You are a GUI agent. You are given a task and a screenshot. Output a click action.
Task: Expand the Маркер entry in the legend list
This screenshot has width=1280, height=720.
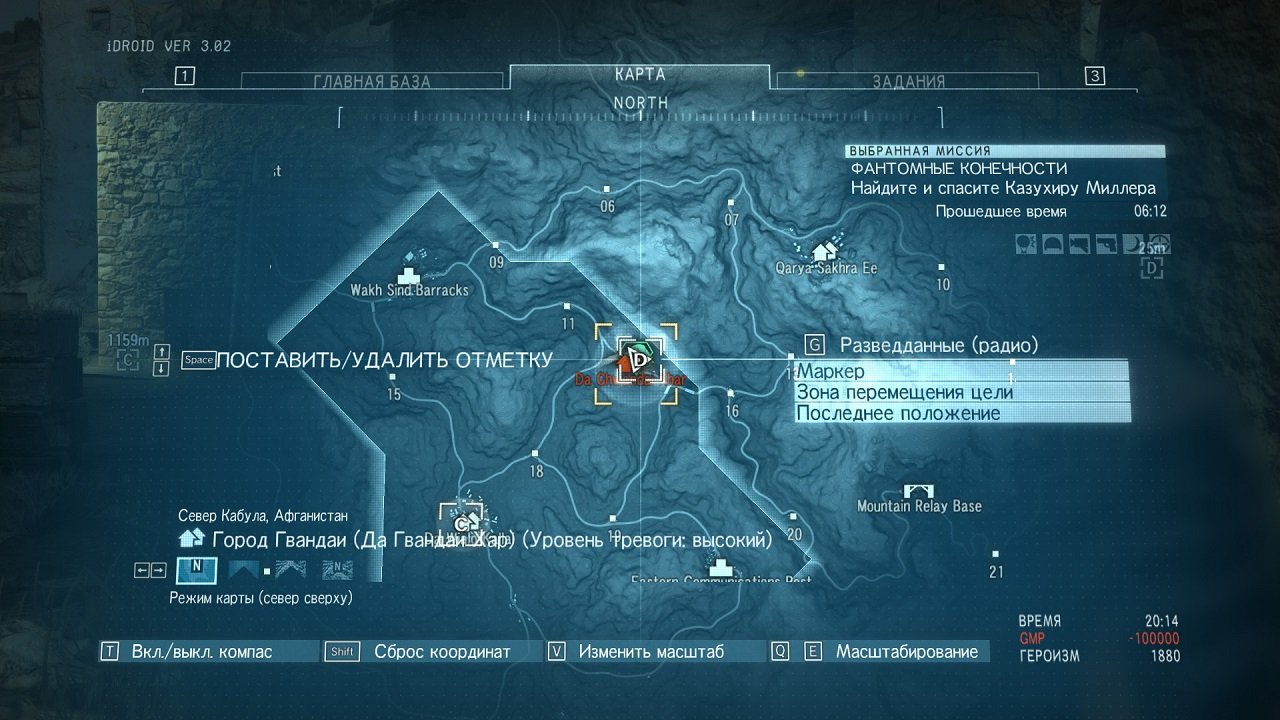pos(830,371)
